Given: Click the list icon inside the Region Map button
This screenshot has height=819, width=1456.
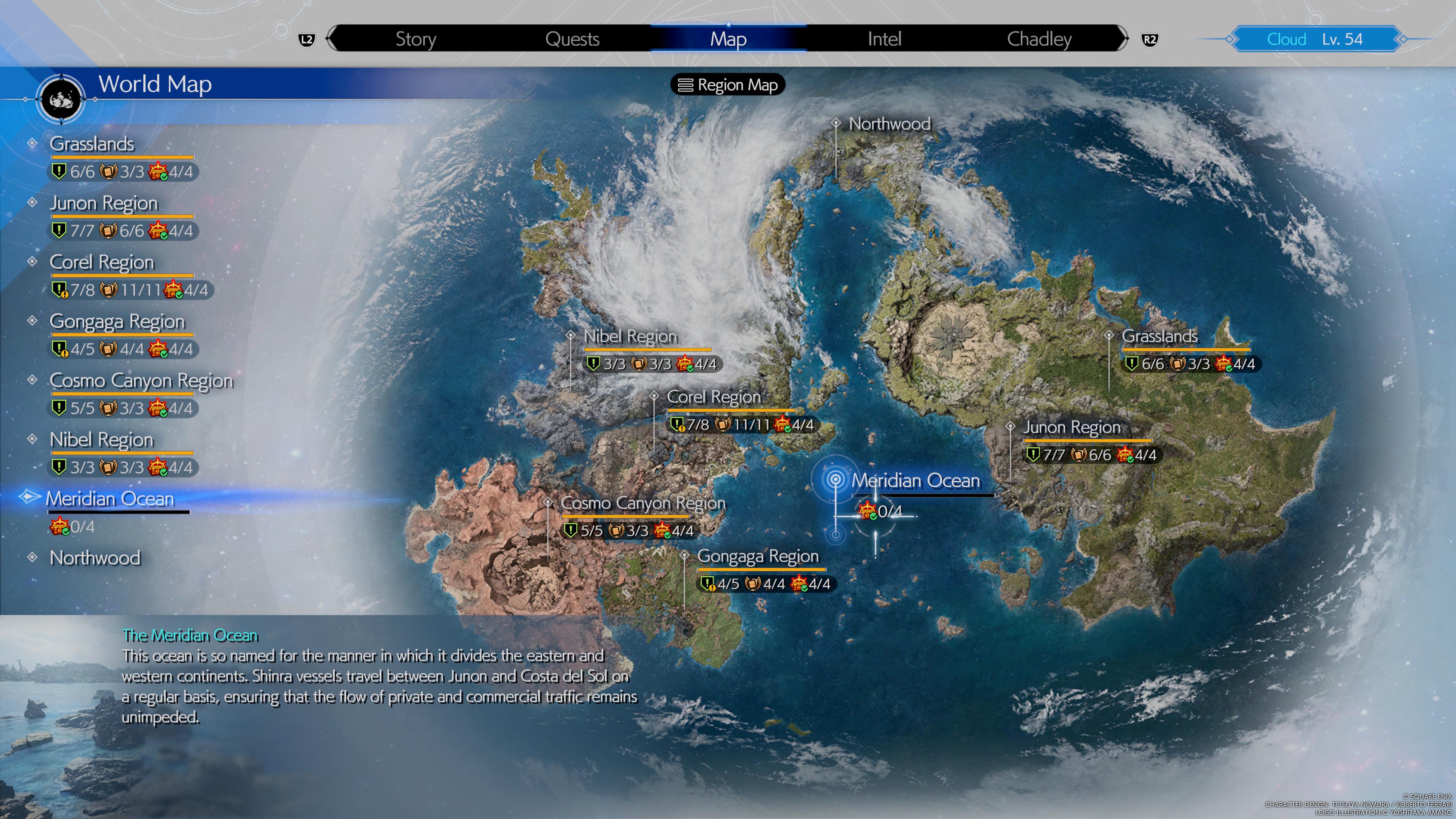Looking at the screenshot, I should pyautogui.click(x=686, y=85).
